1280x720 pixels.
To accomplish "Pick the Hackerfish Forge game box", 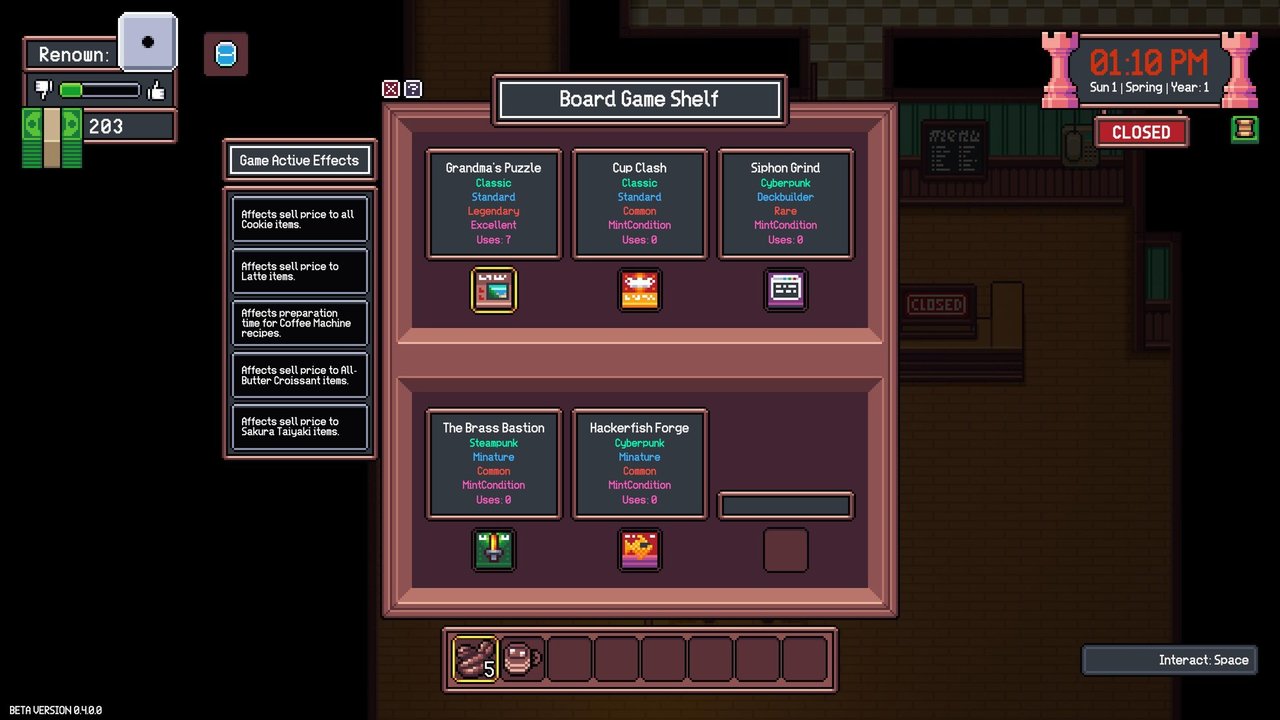I will pyautogui.click(x=640, y=550).
